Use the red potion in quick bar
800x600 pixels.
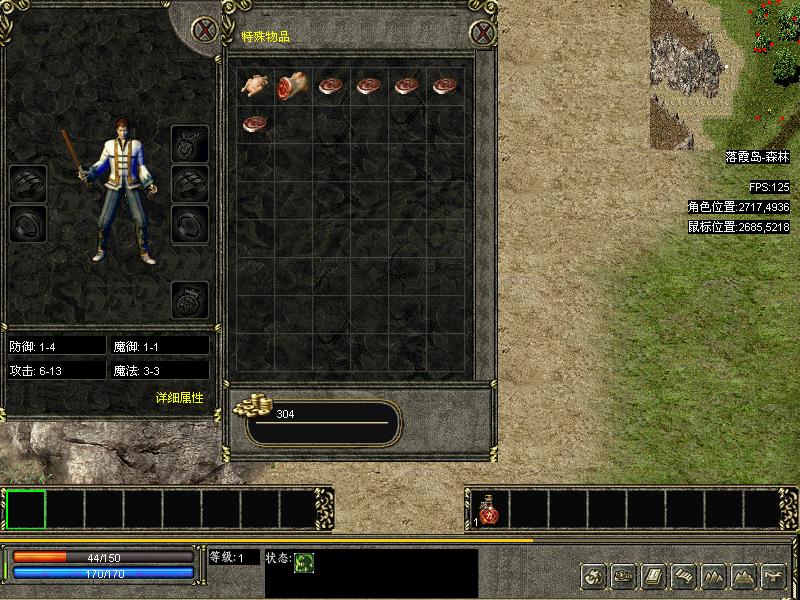pyautogui.click(x=488, y=510)
